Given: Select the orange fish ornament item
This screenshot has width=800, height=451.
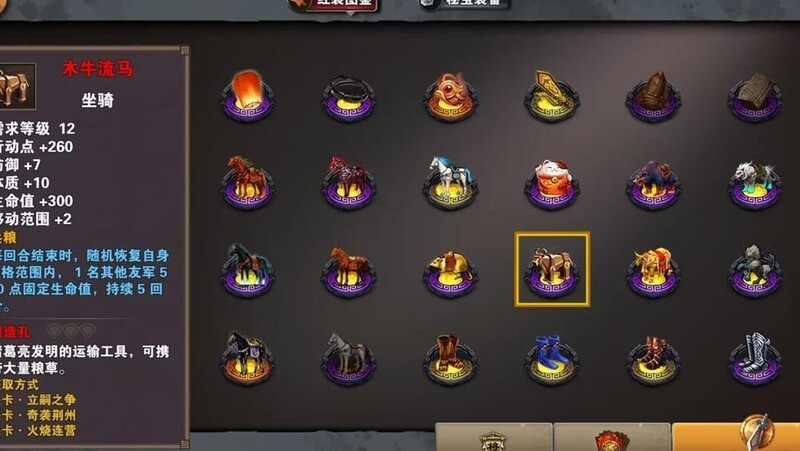Looking at the screenshot, I should [449, 94].
